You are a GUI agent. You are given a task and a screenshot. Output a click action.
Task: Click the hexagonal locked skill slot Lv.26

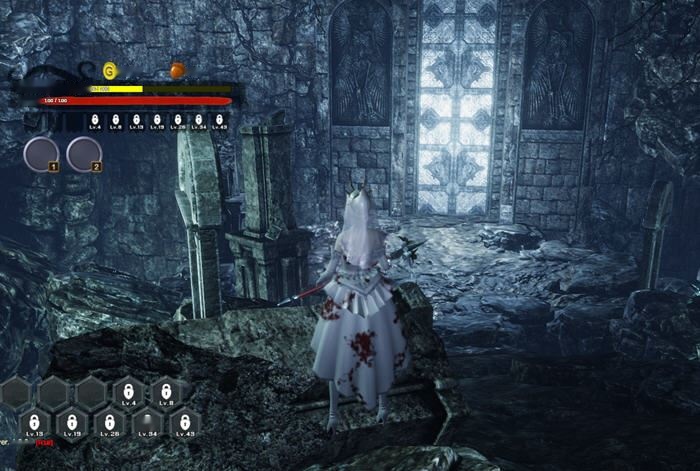[109, 422]
